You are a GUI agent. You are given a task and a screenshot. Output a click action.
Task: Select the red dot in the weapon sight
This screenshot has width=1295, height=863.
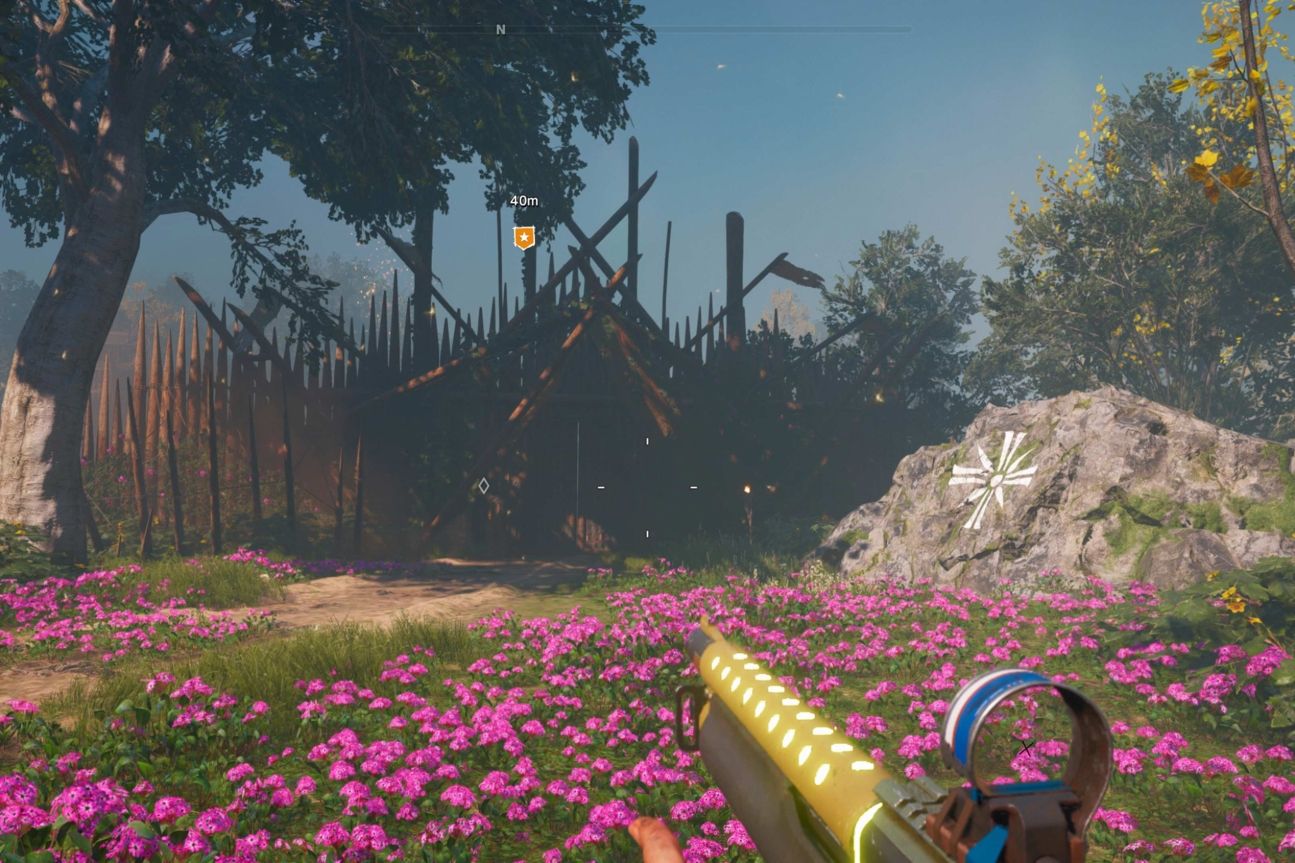tap(1027, 747)
